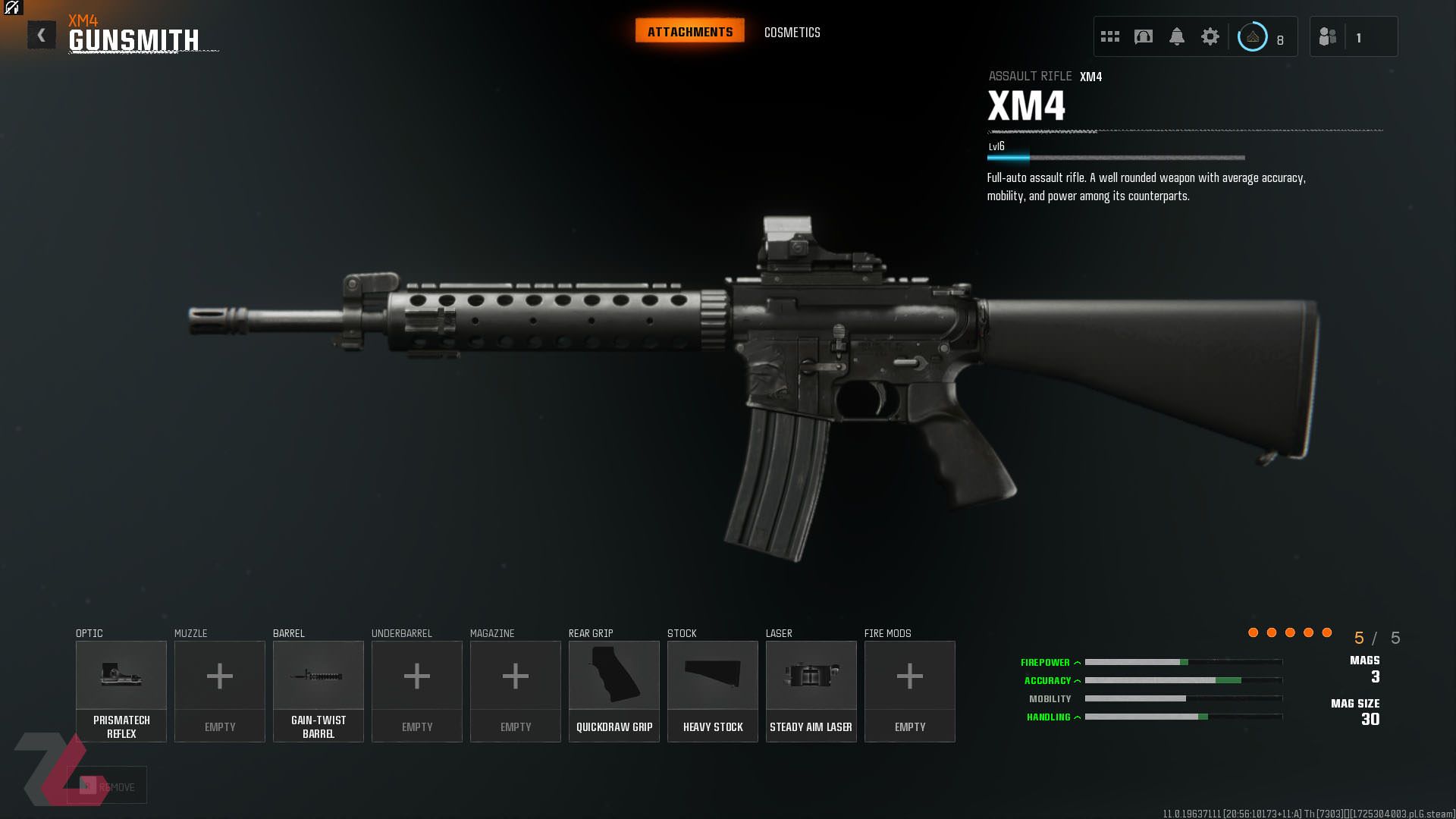1456x819 pixels.
Task: Open the empty Muzzle attachment slot
Action: 219,690
